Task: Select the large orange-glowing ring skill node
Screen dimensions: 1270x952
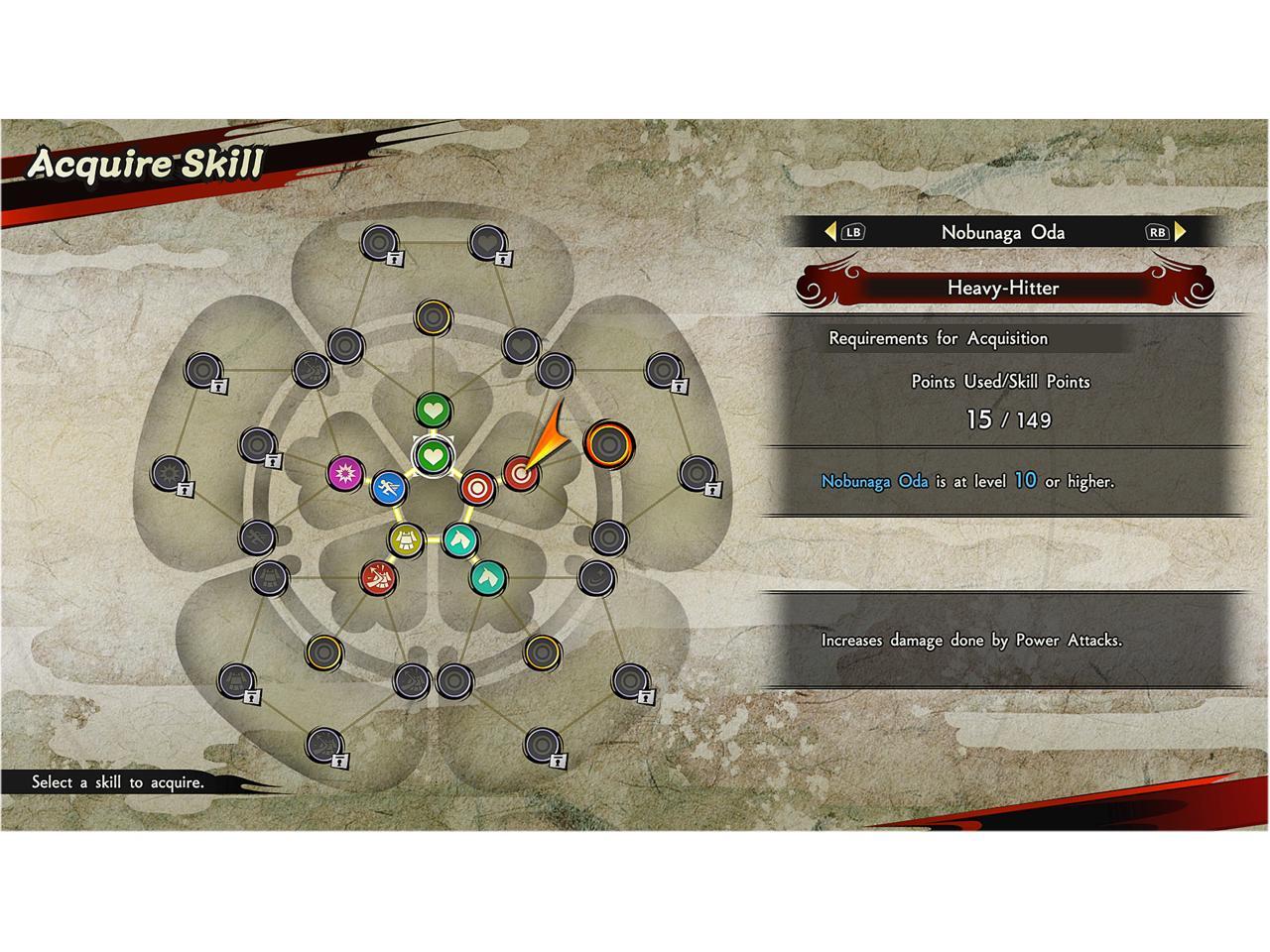Action: pos(607,443)
